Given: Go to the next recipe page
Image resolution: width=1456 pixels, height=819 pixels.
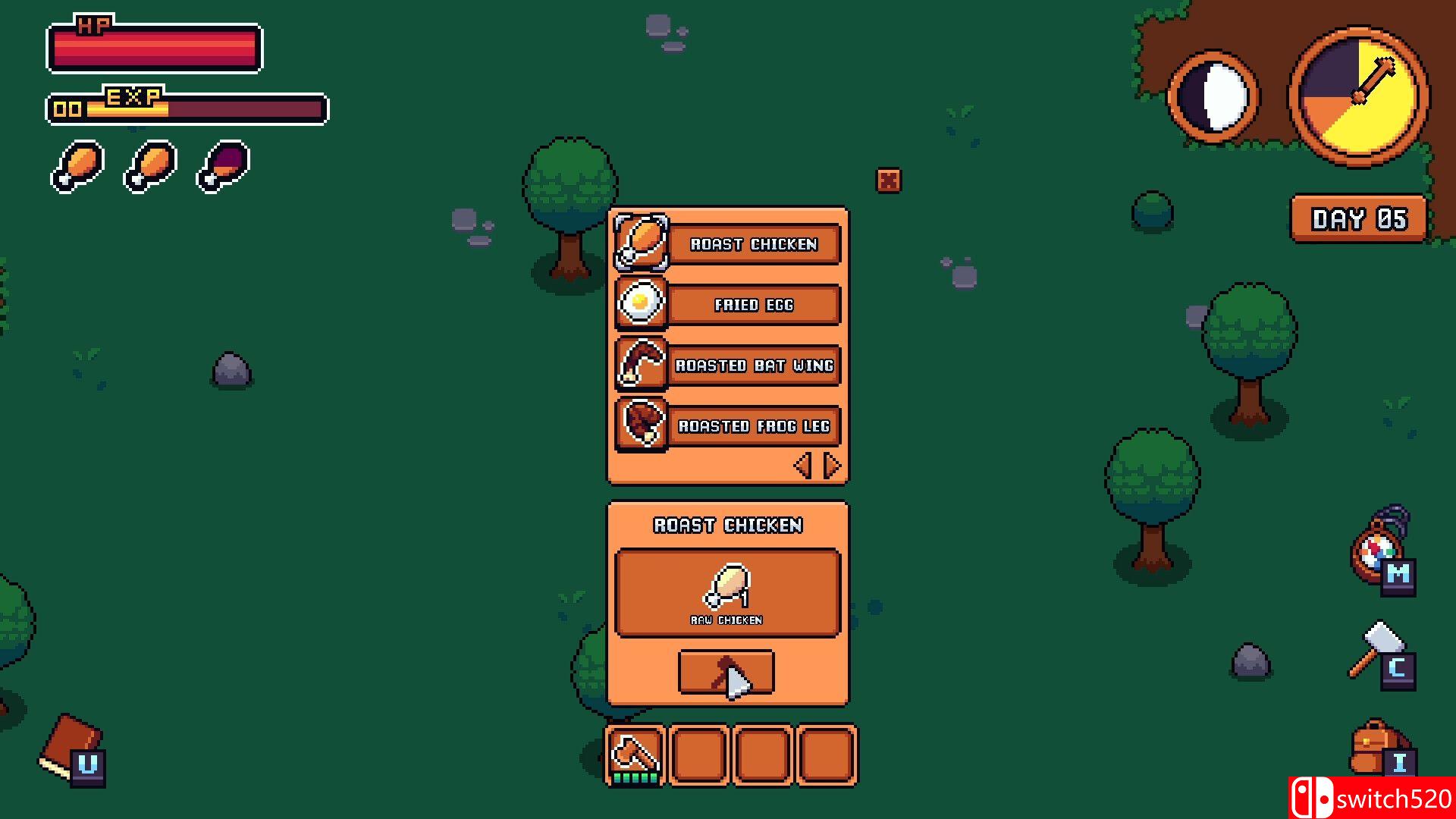Looking at the screenshot, I should (x=832, y=465).
